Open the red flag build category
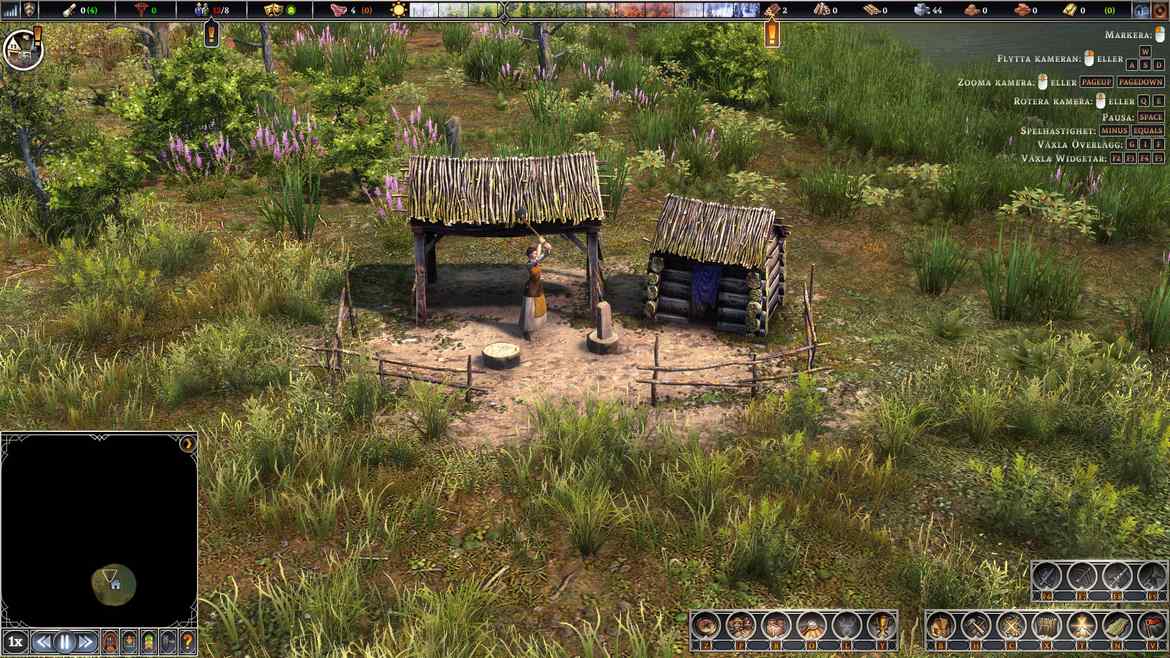 click(x=1152, y=626)
